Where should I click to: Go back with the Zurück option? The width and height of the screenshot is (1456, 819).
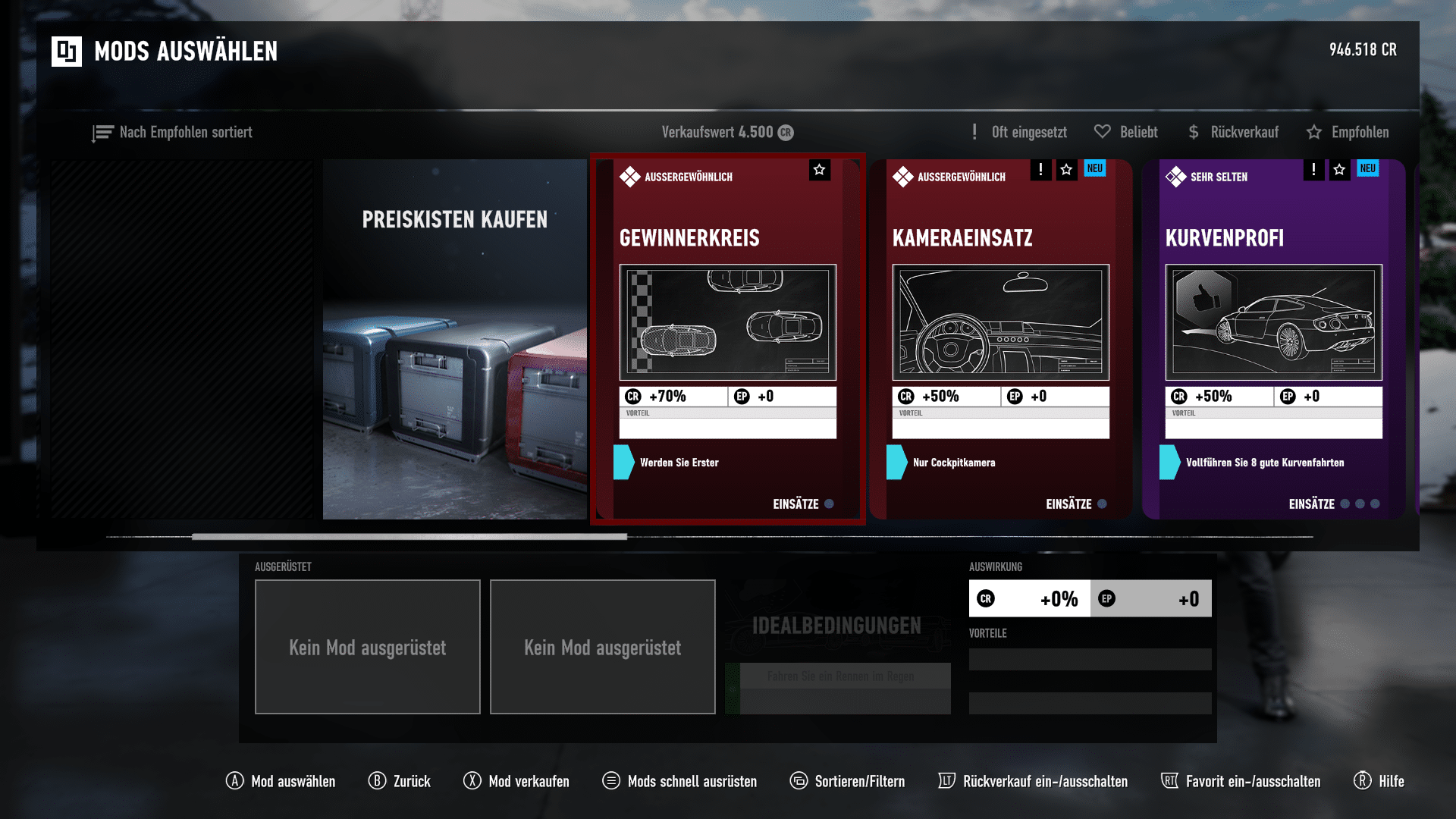click(x=400, y=781)
